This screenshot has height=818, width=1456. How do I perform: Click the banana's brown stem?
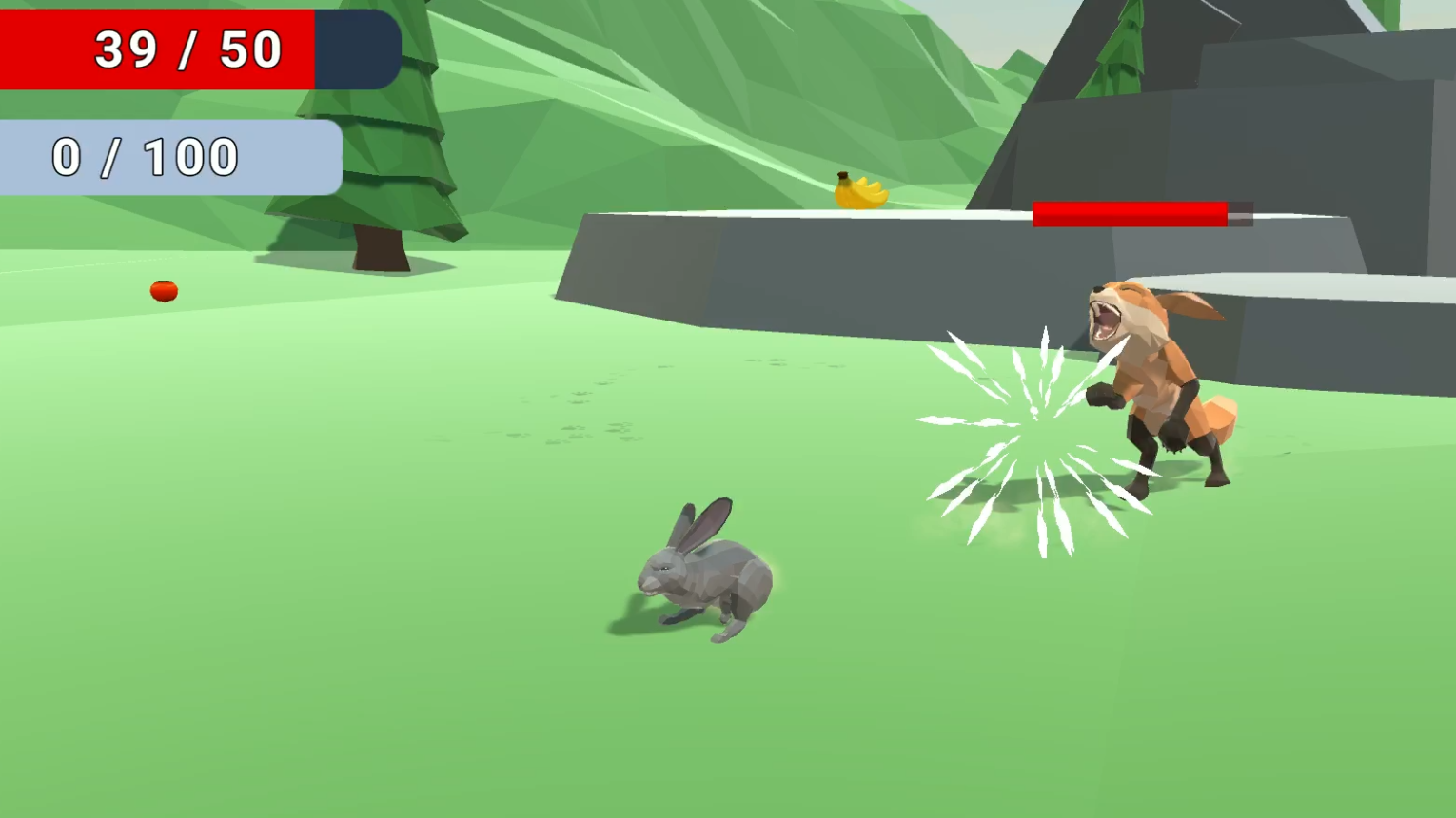(x=842, y=176)
